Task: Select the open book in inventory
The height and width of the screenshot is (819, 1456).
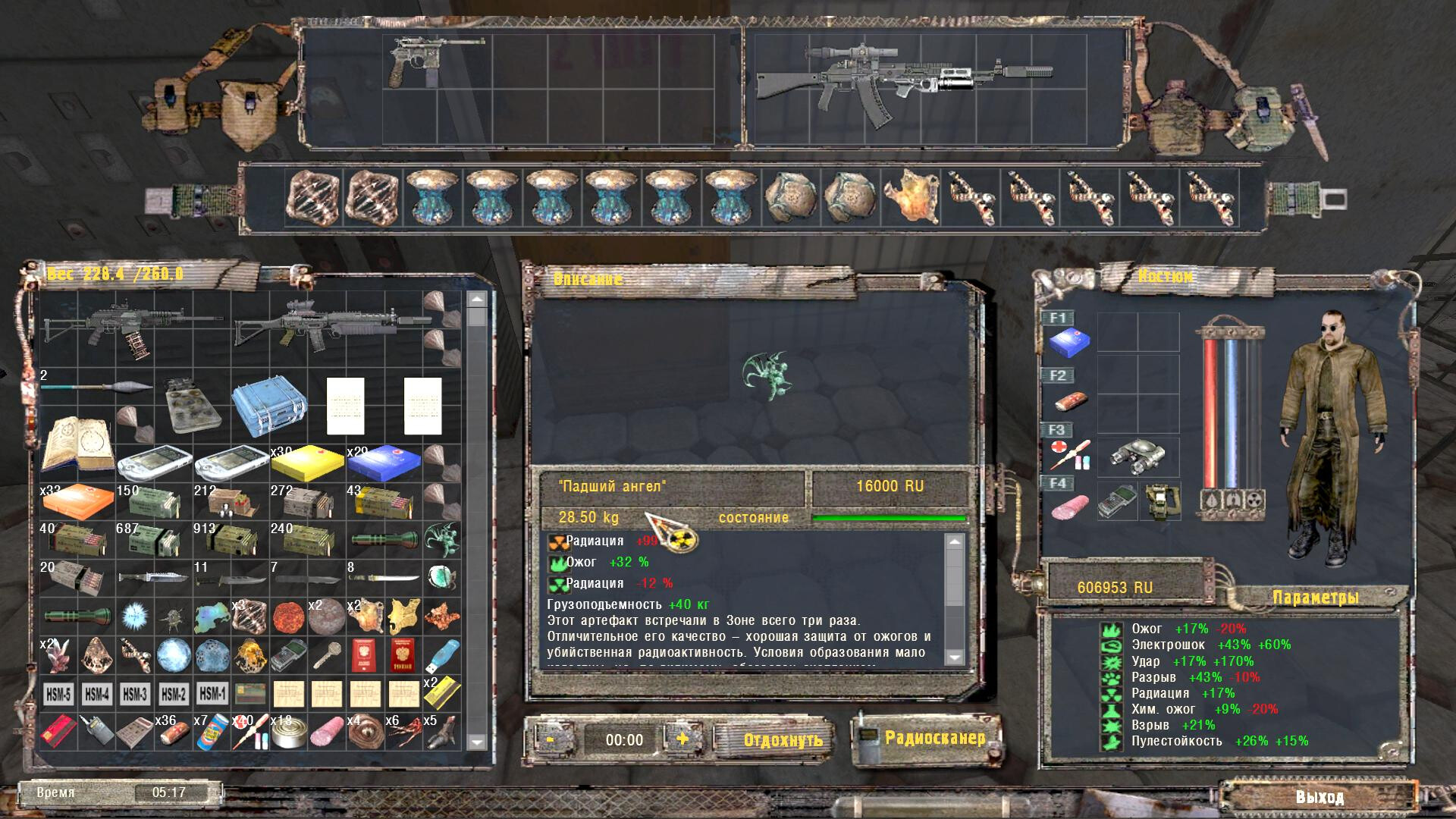Action: point(77,444)
